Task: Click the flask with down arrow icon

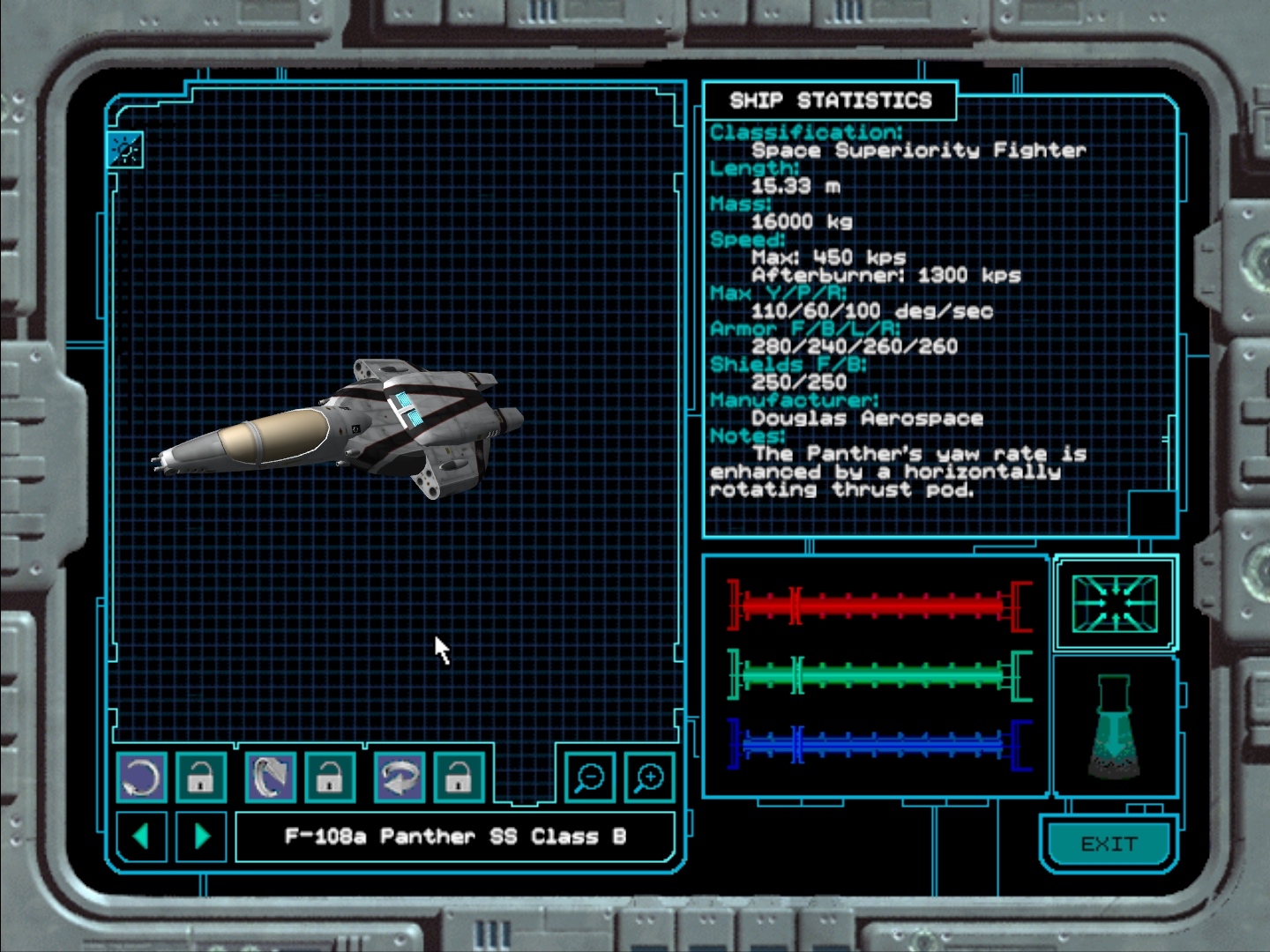Action: point(1114,726)
